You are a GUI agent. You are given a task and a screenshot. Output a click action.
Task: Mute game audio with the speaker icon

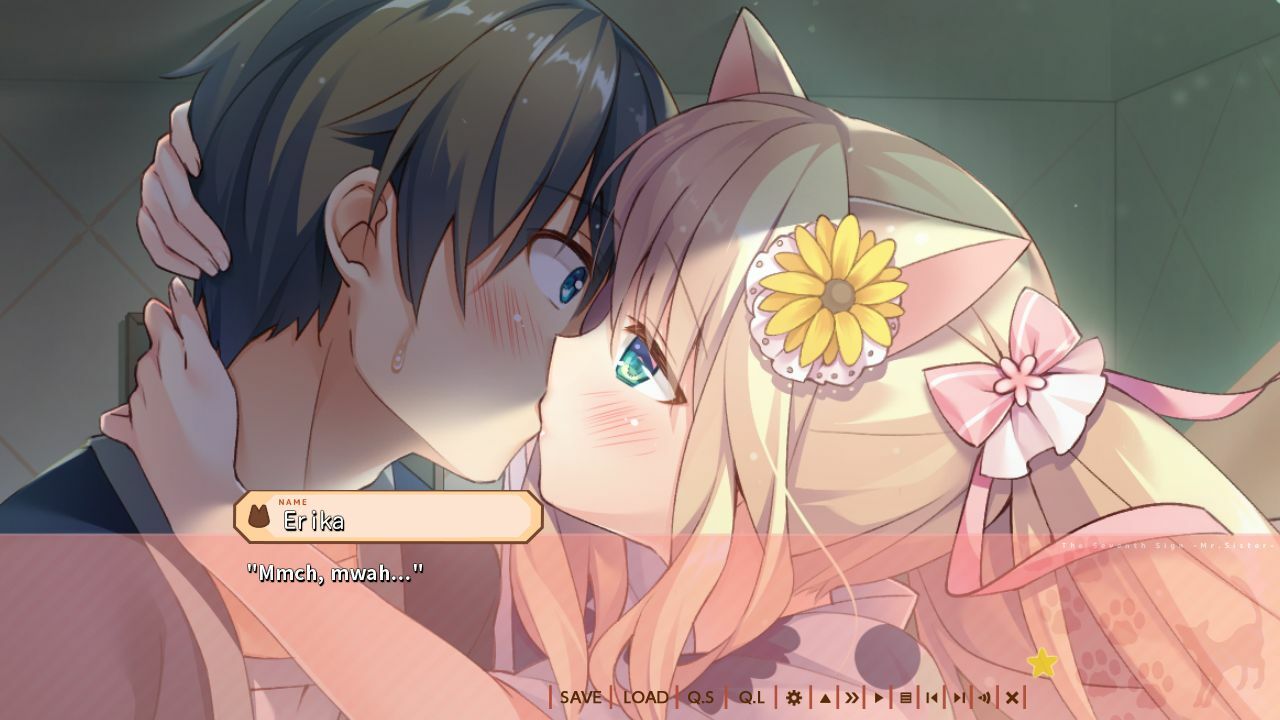(985, 698)
